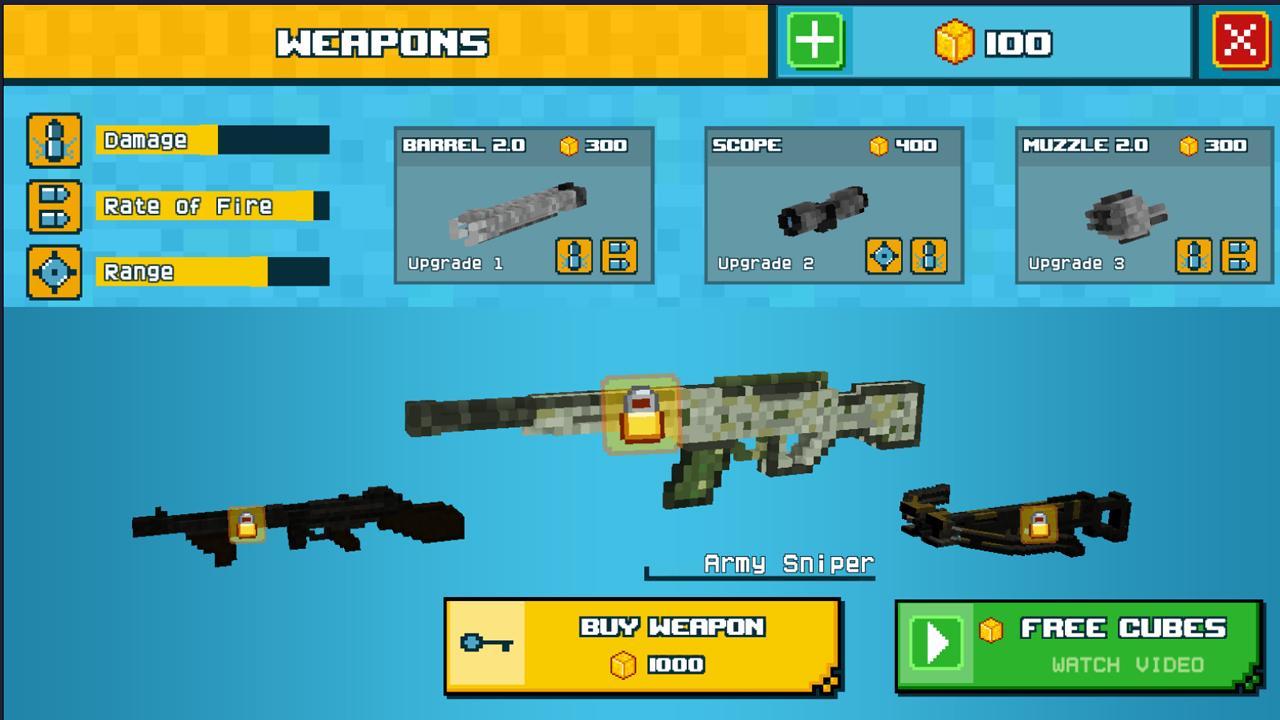Viewport: 1280px width, 720px height.
Task: Open the Scope upgrade card
Action: click(835, 205)
